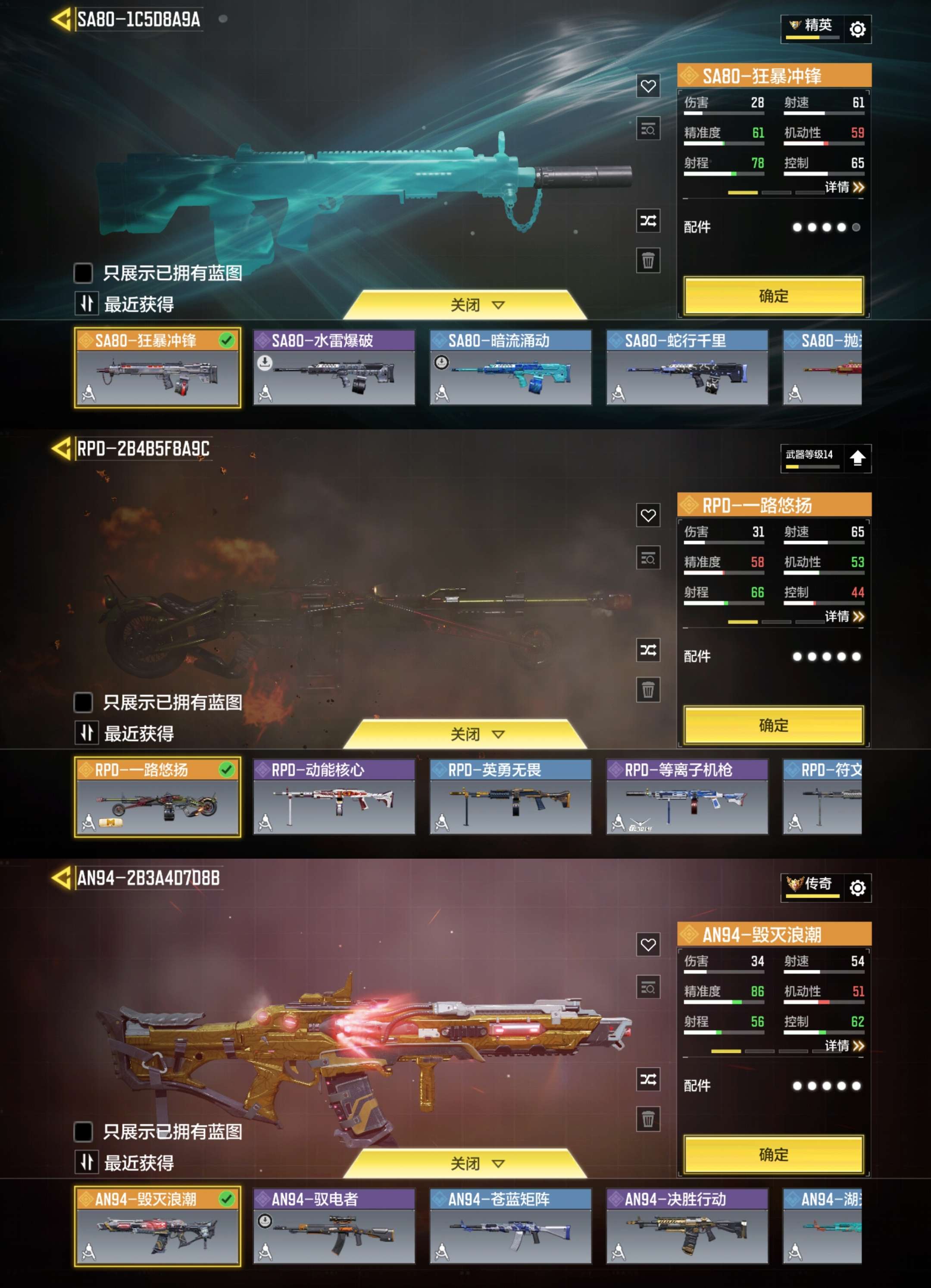Viewport: 931px width, 1288px height.
Task: Choose the SA80-暗流涌动 blueprint
Action: (x=510, y=367)
